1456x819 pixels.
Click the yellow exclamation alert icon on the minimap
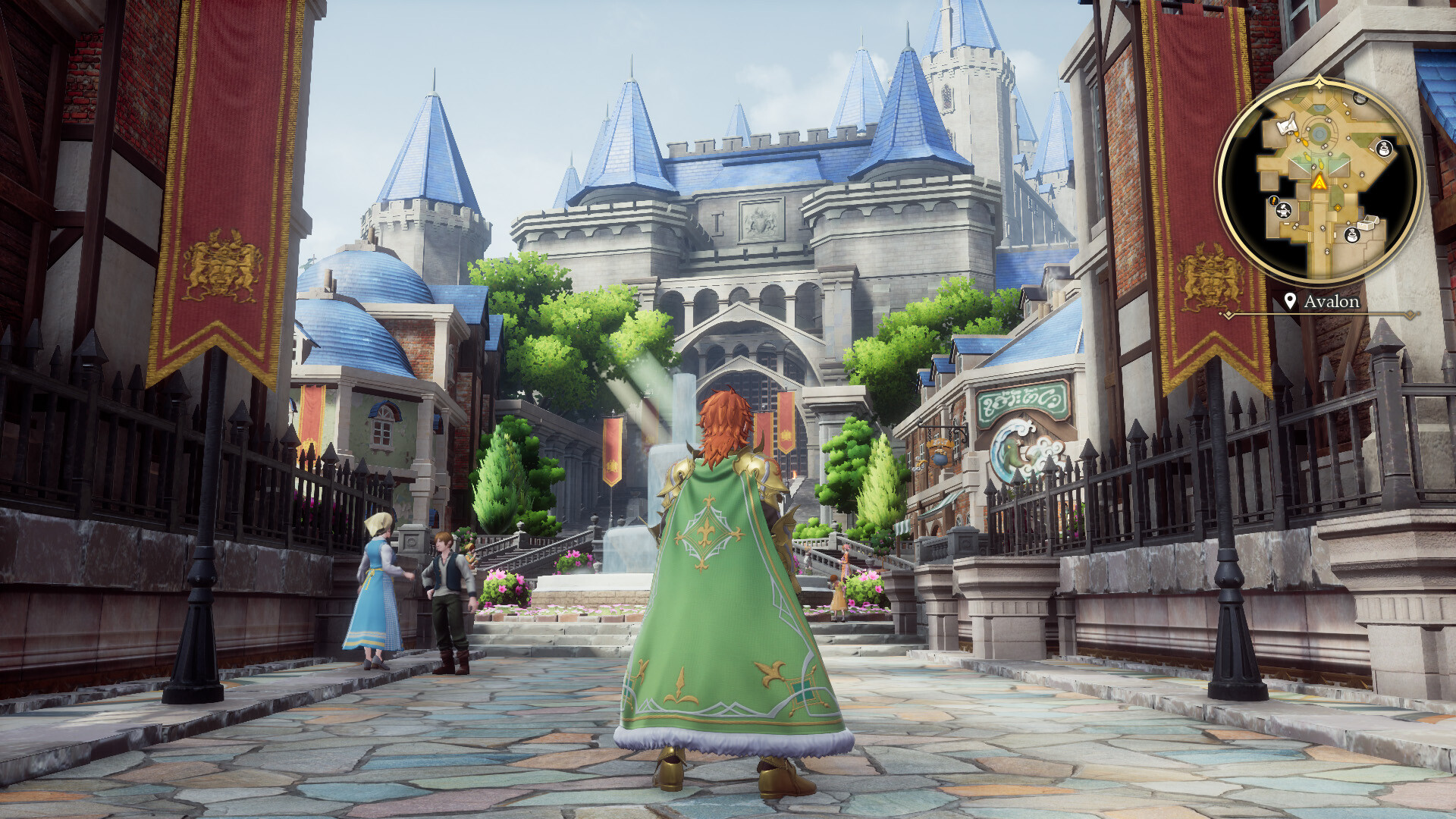1273,200
